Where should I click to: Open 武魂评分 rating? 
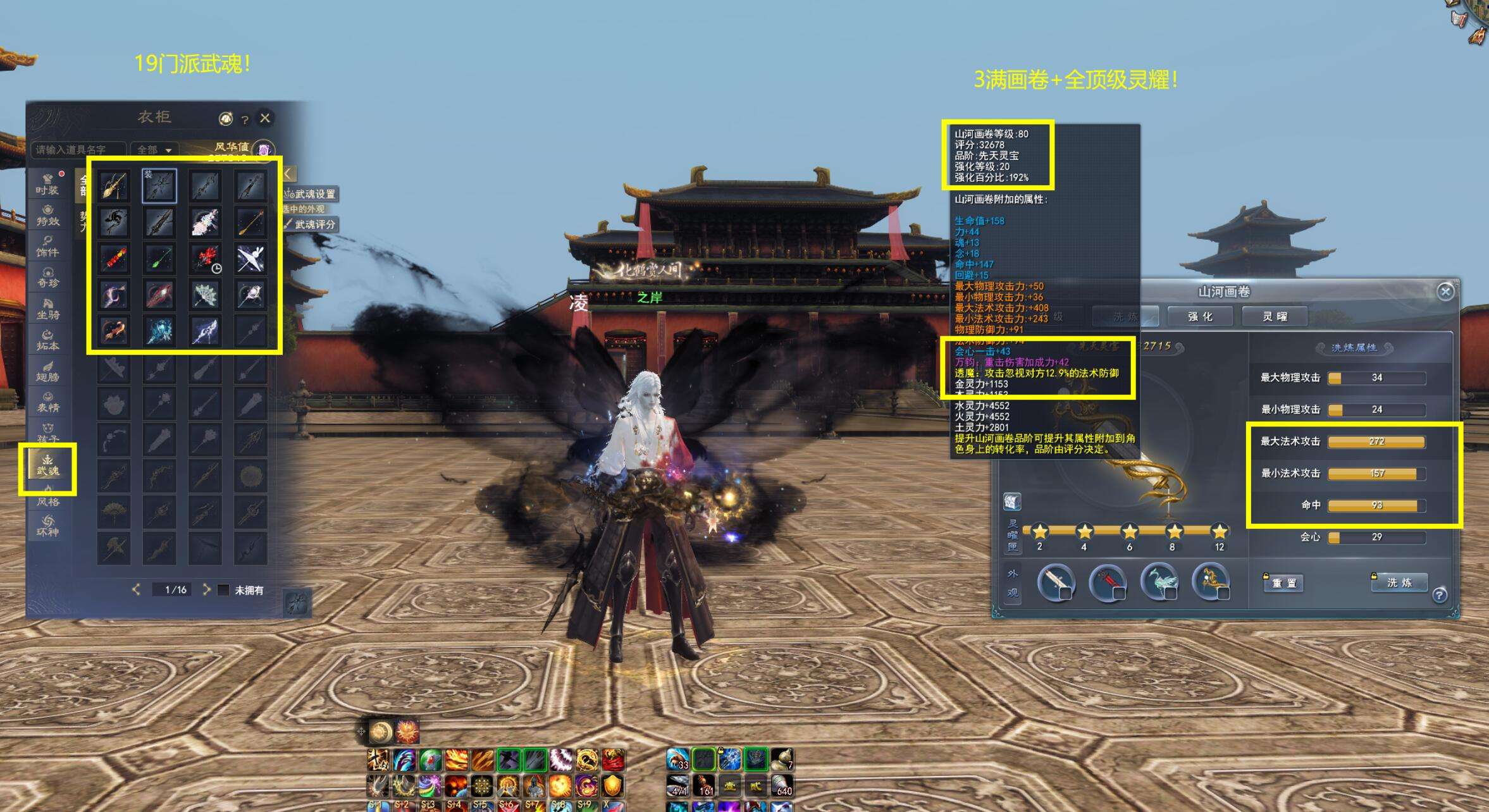pos(311,225)
